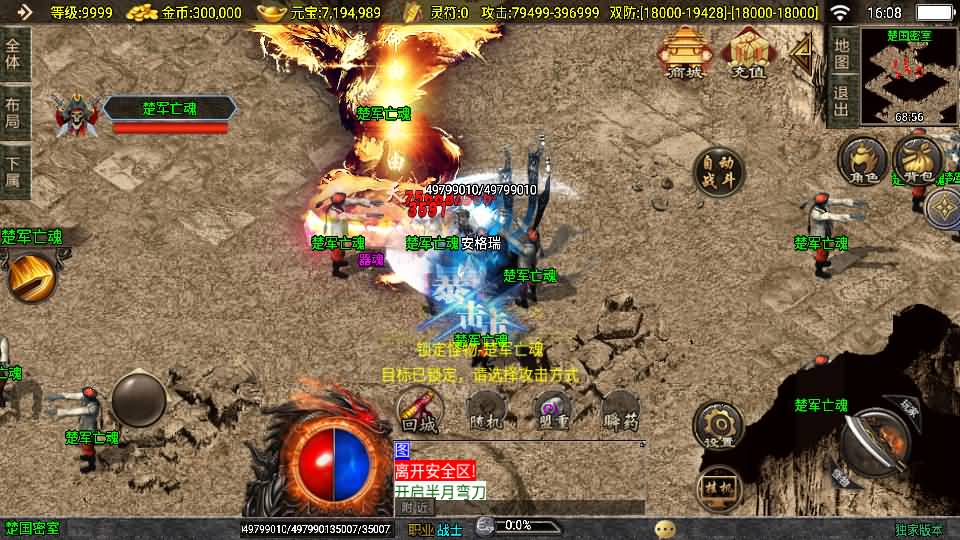Open the 地图 map tab

coord(841,53)
